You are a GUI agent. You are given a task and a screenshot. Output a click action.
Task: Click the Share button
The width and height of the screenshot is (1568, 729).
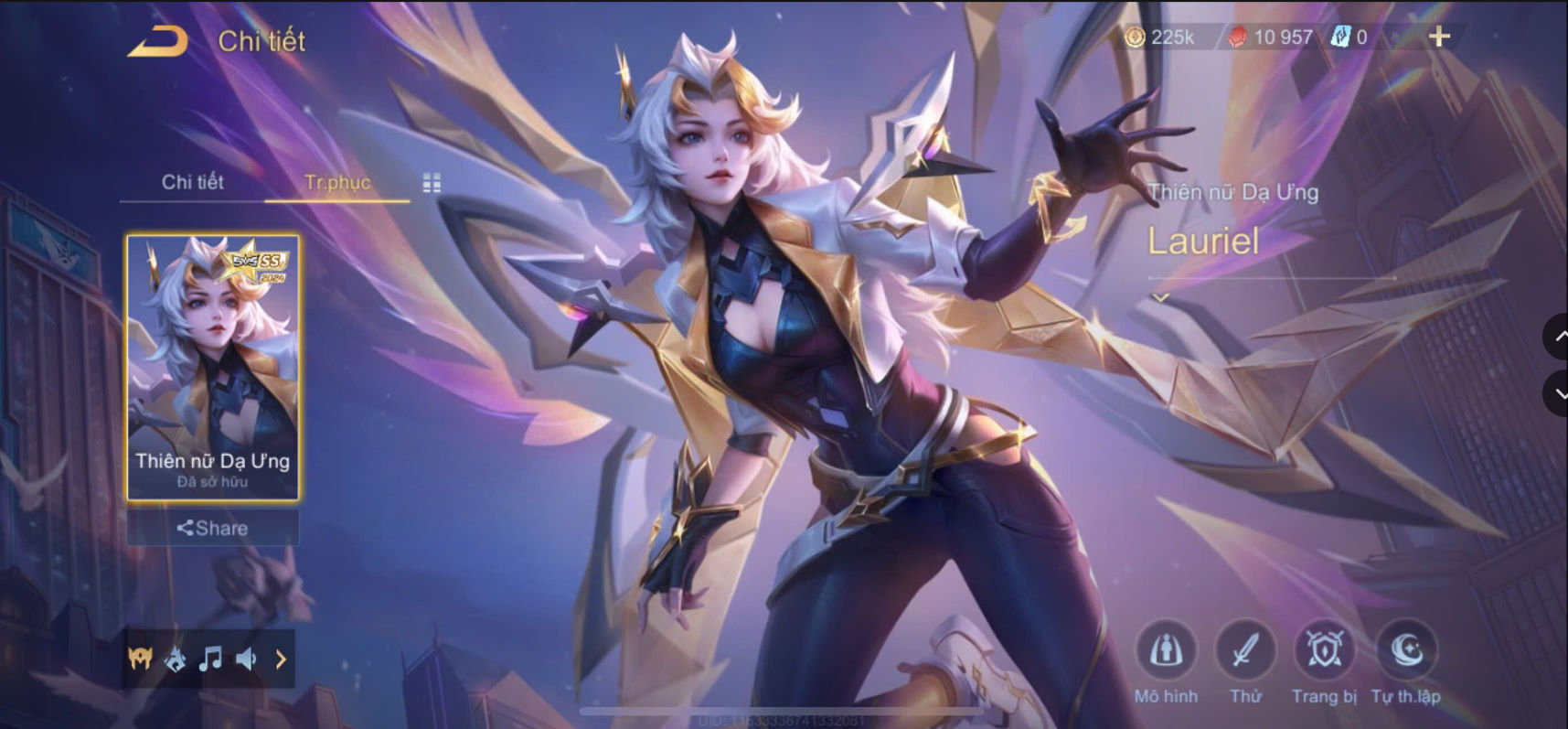(216, 528)
